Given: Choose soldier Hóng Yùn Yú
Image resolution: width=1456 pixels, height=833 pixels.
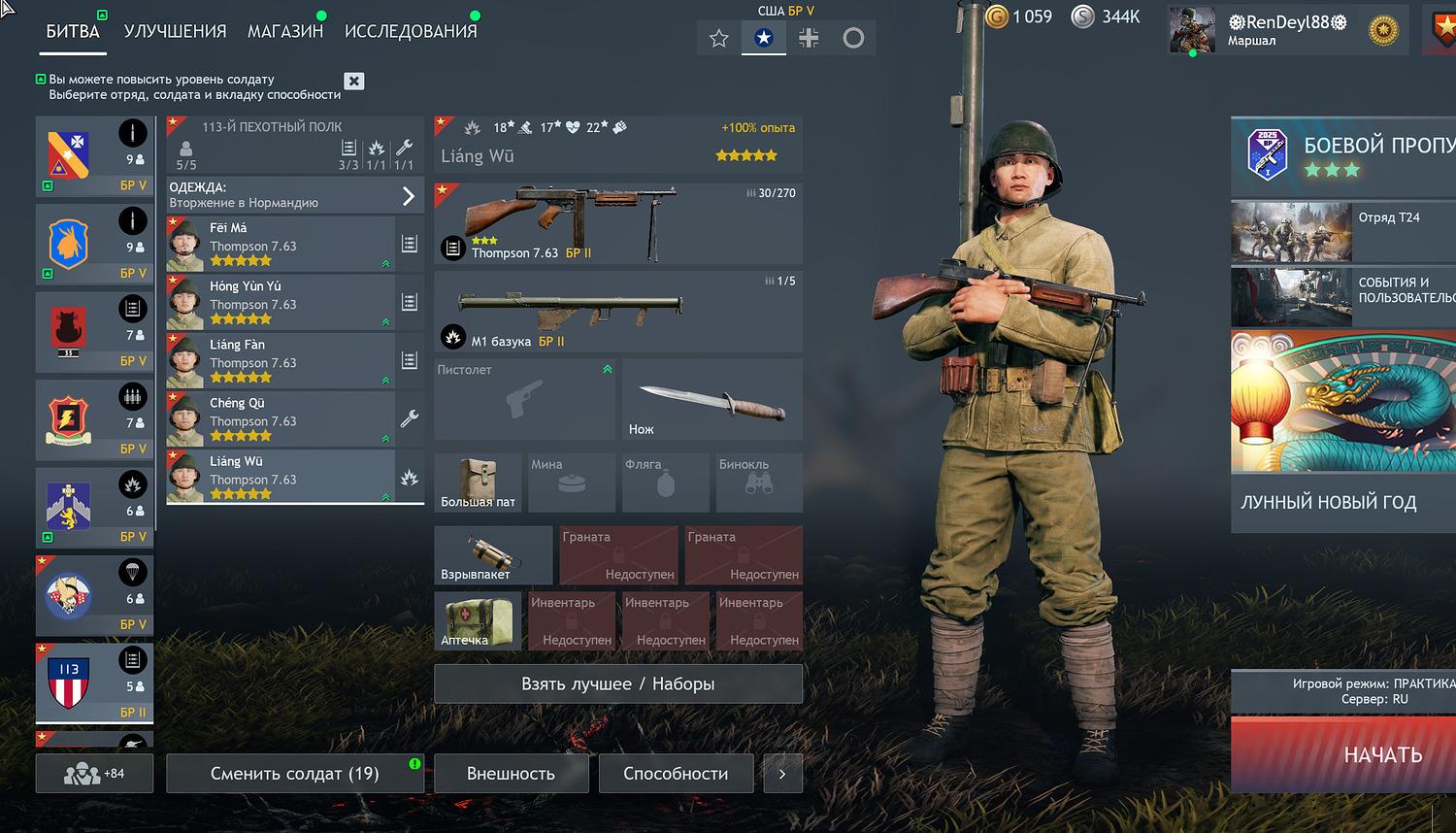Looking at the screenshot, I should click(x=281, y=302).
